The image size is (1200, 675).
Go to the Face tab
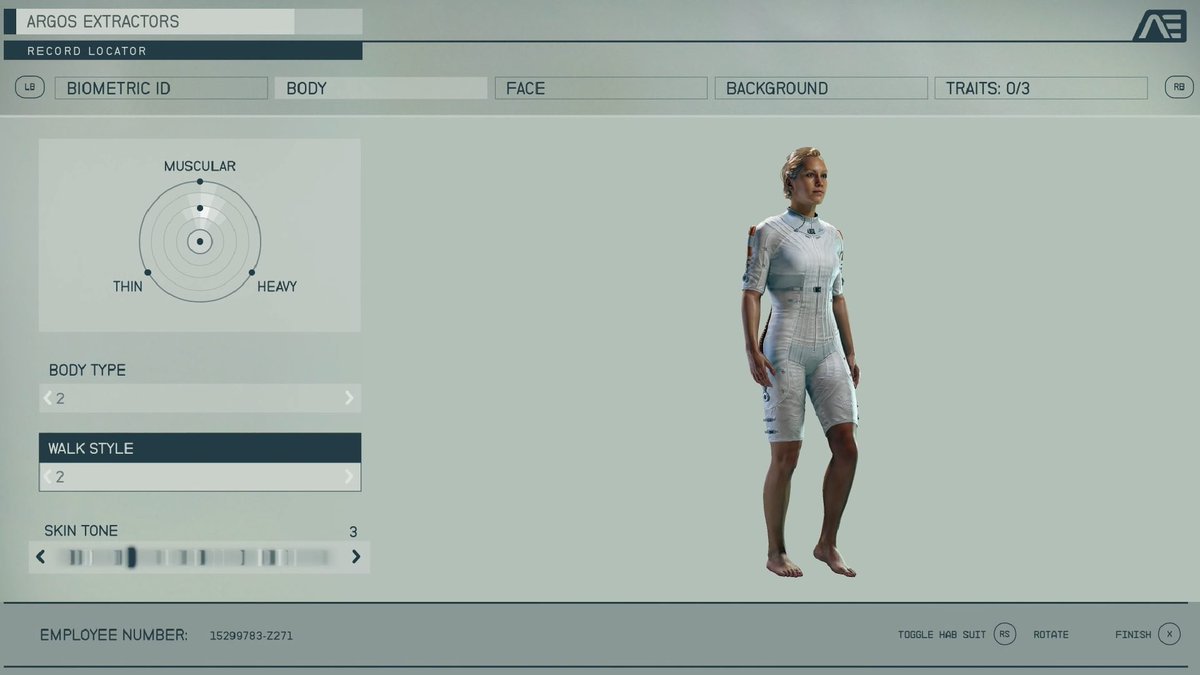[x=600, y=88]
